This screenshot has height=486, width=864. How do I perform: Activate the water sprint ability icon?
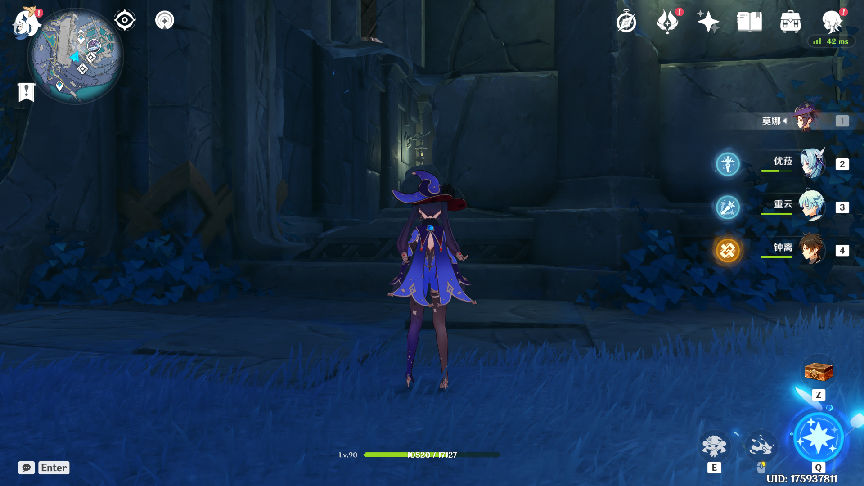[x=762, y=445]
